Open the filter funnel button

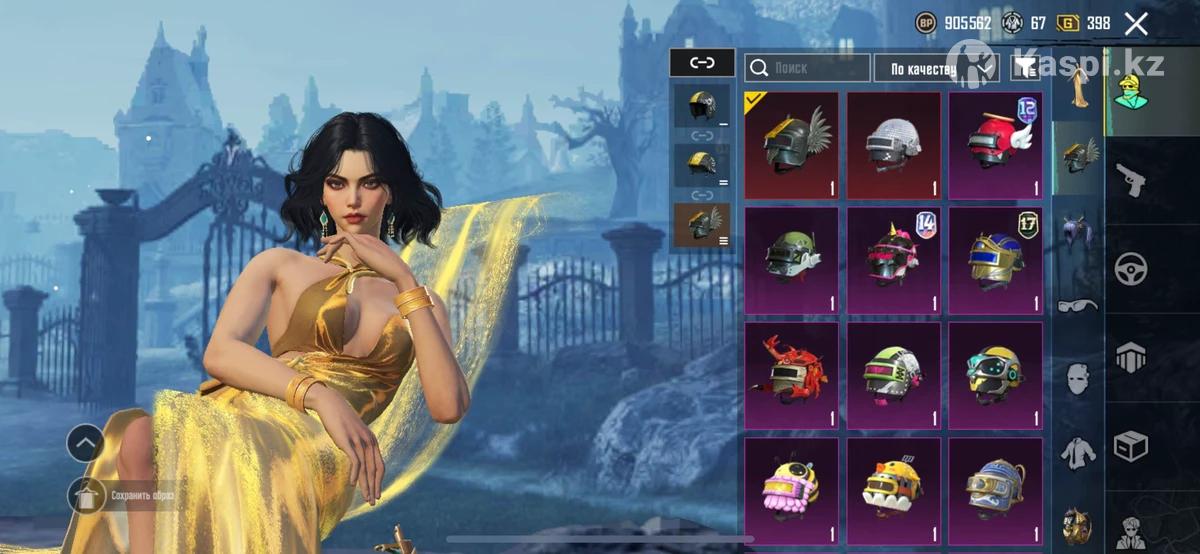point(1025,67)
